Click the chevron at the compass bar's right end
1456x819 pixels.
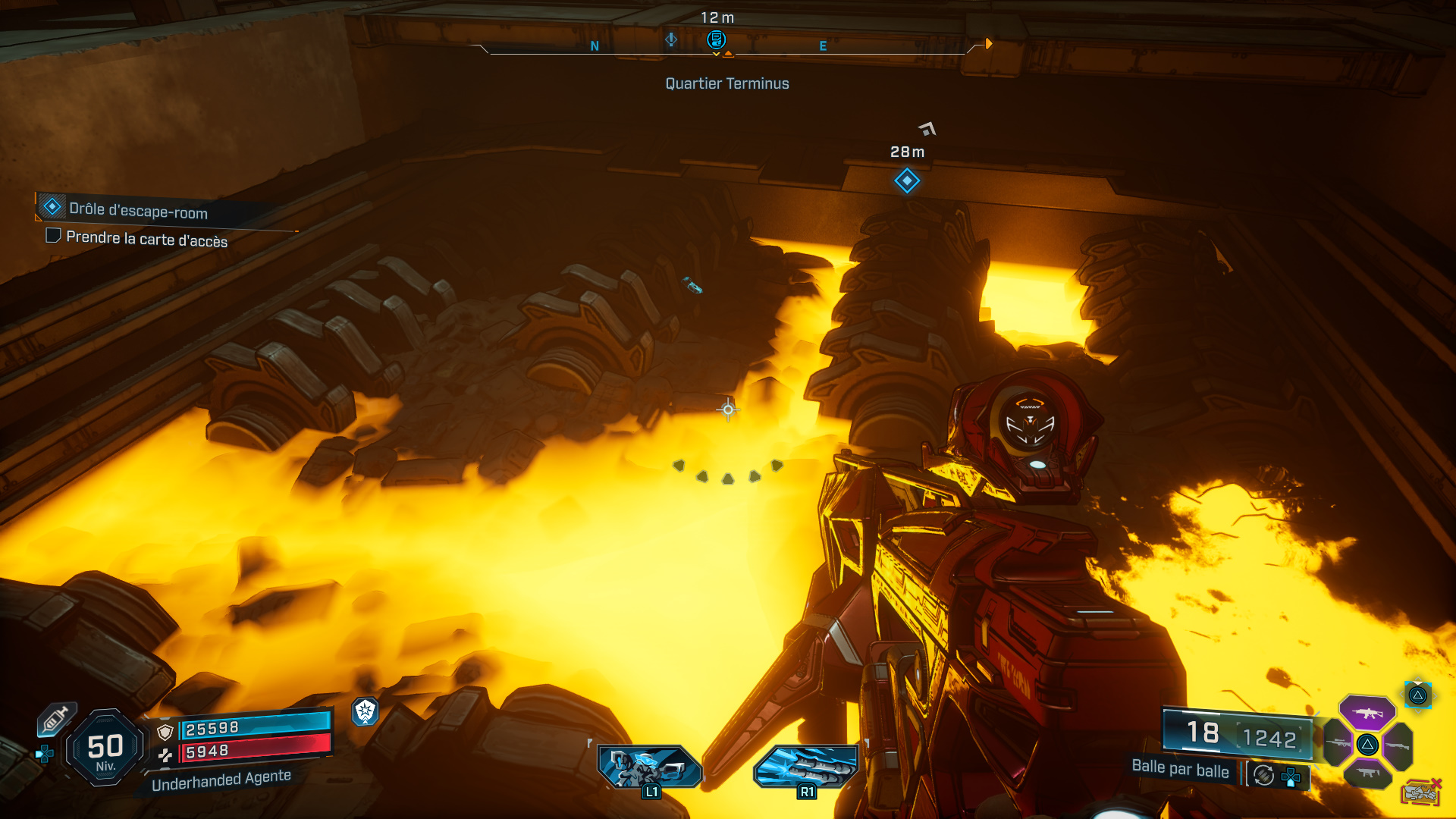[x=988, y=43]
